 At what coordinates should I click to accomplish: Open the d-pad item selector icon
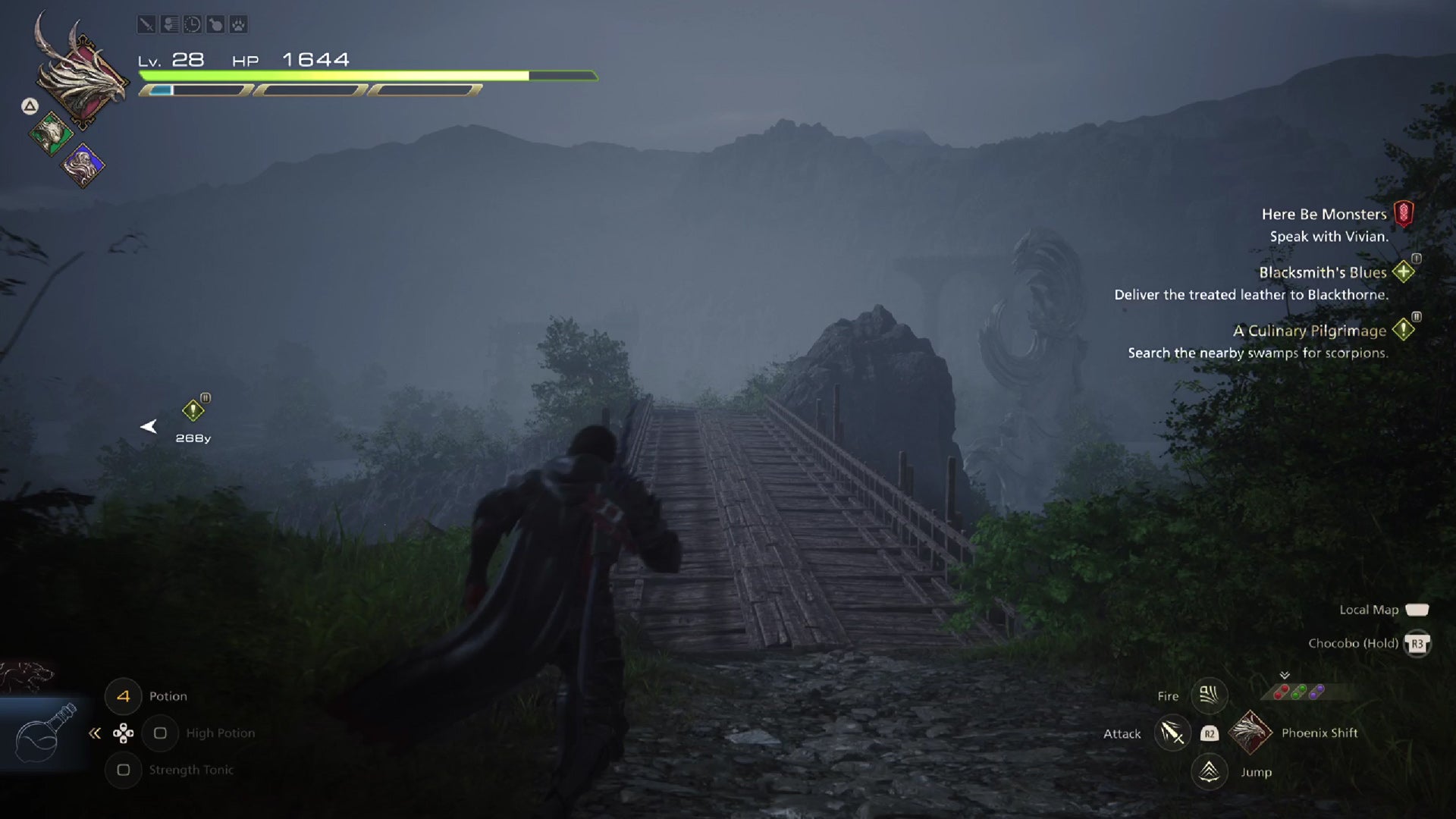pyautogui.click(x=122, y=733)
